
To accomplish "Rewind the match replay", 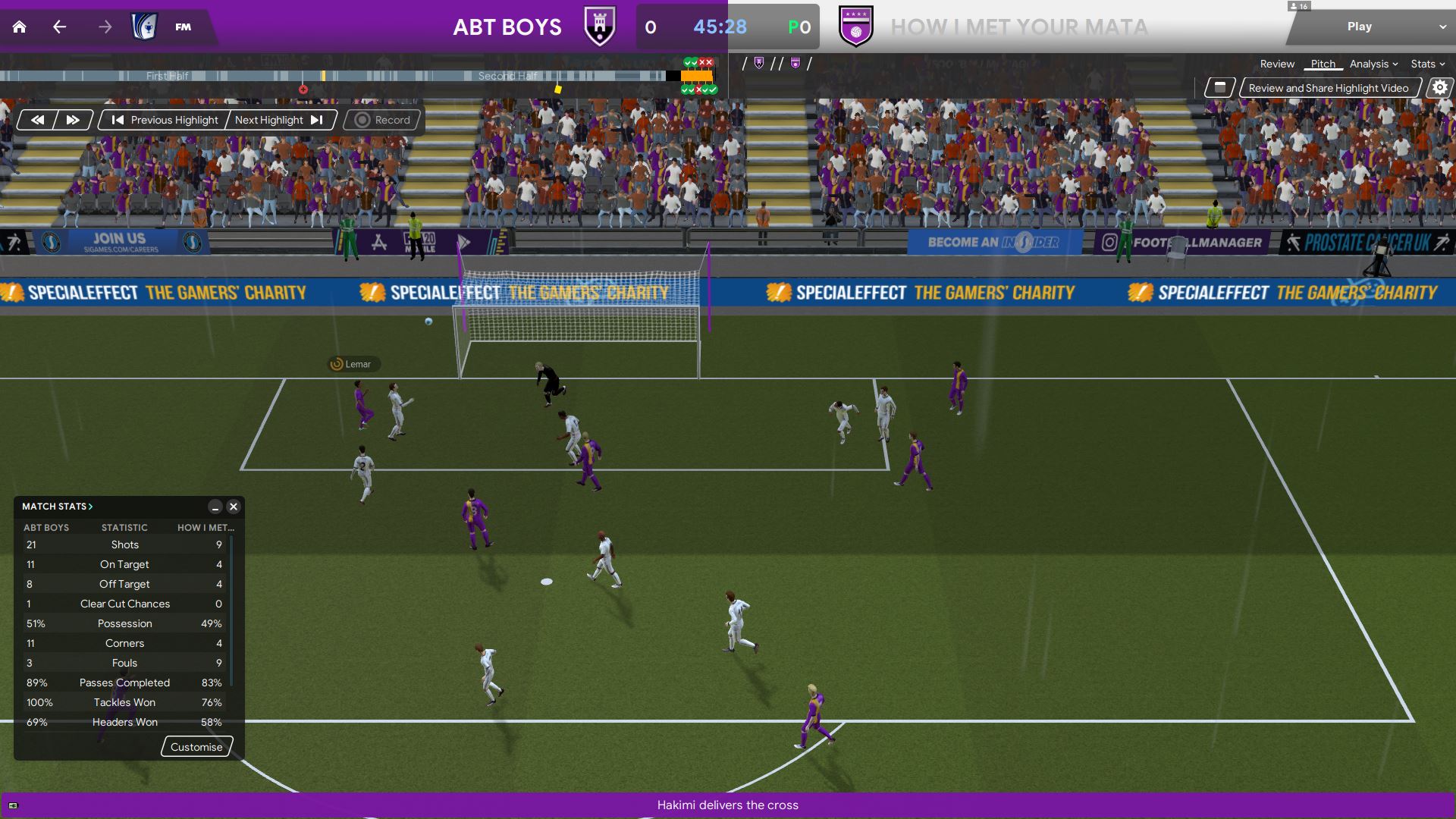I will [x=37, y=120].
